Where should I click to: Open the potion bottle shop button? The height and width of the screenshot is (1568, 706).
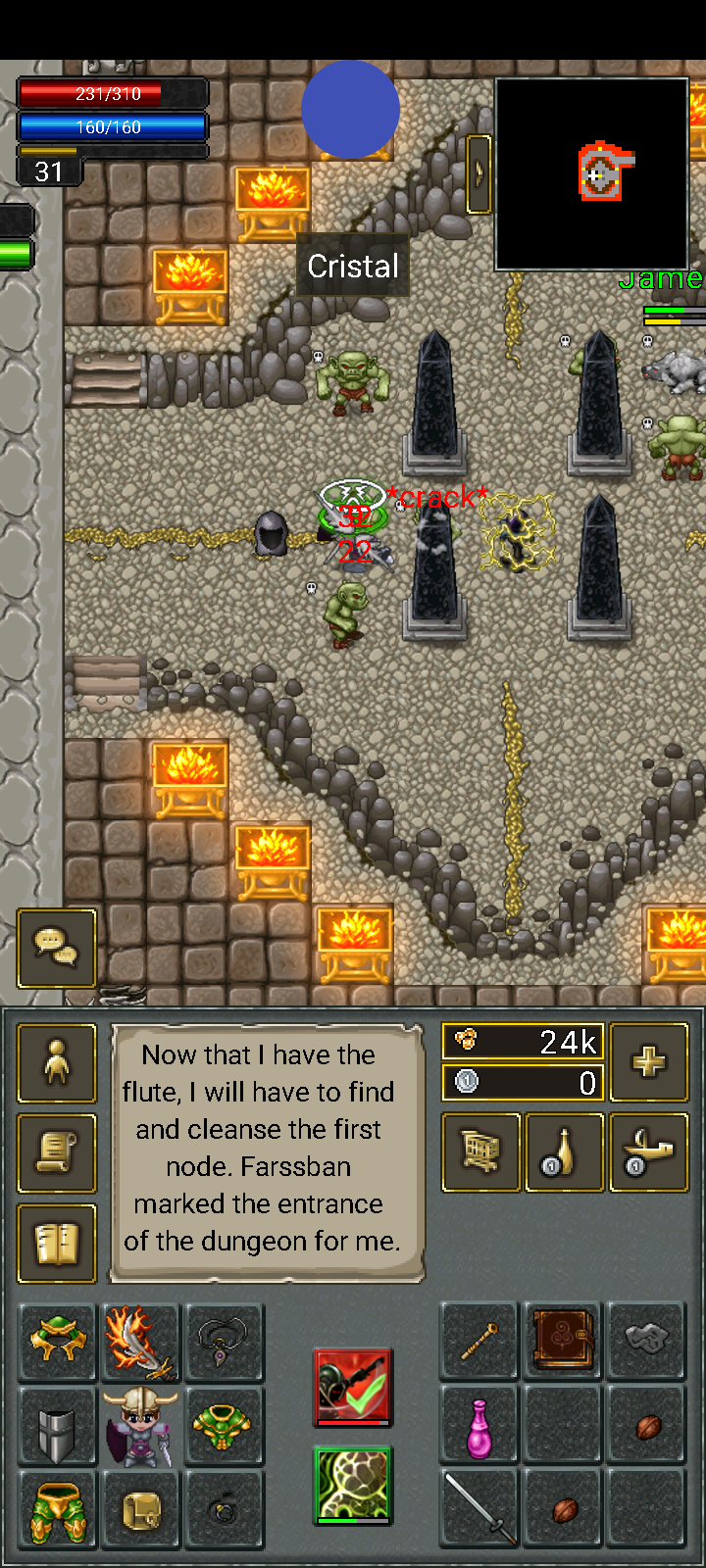(565, 1153)
